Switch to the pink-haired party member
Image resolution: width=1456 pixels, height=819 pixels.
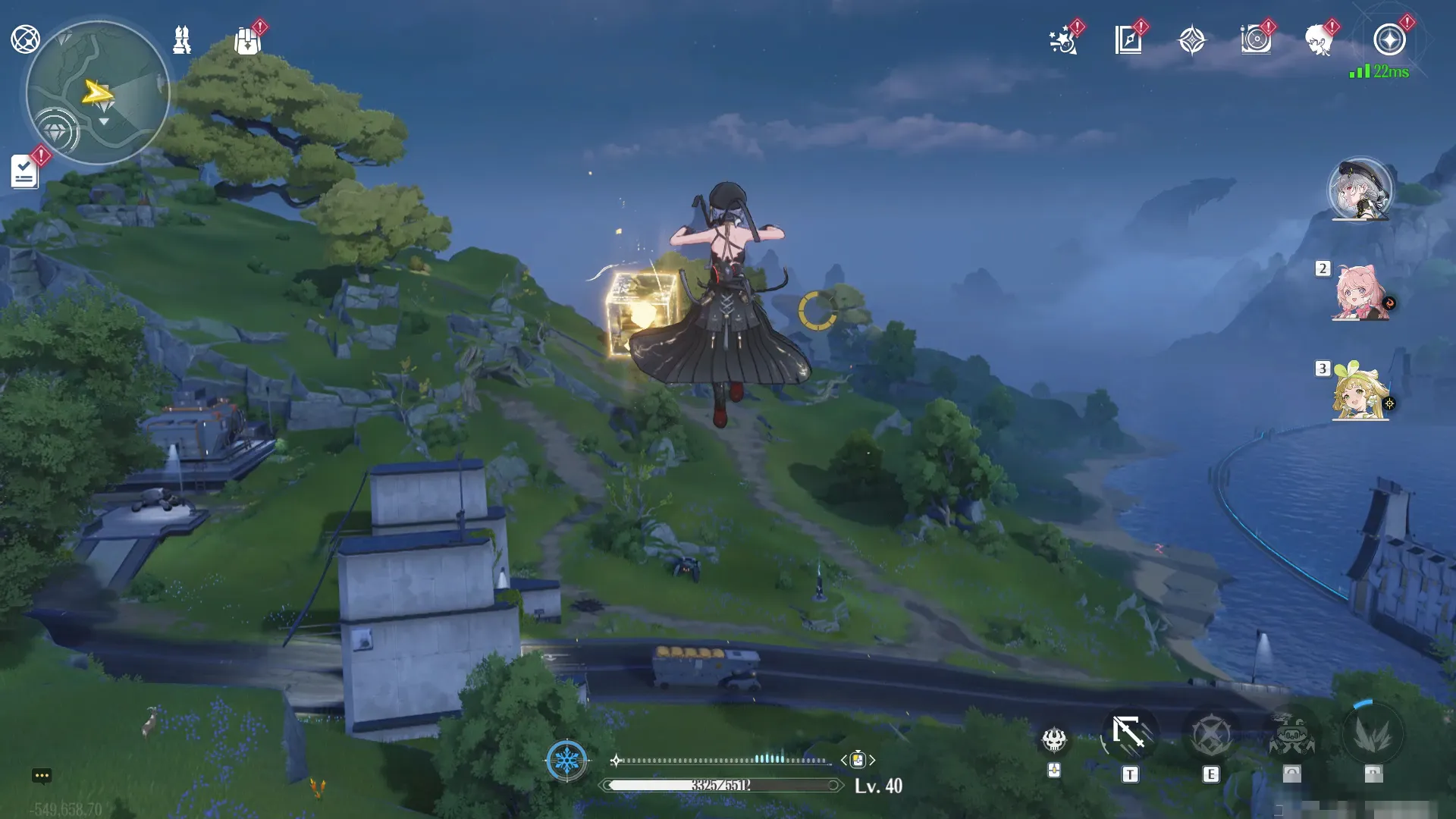pos(1360,293)
